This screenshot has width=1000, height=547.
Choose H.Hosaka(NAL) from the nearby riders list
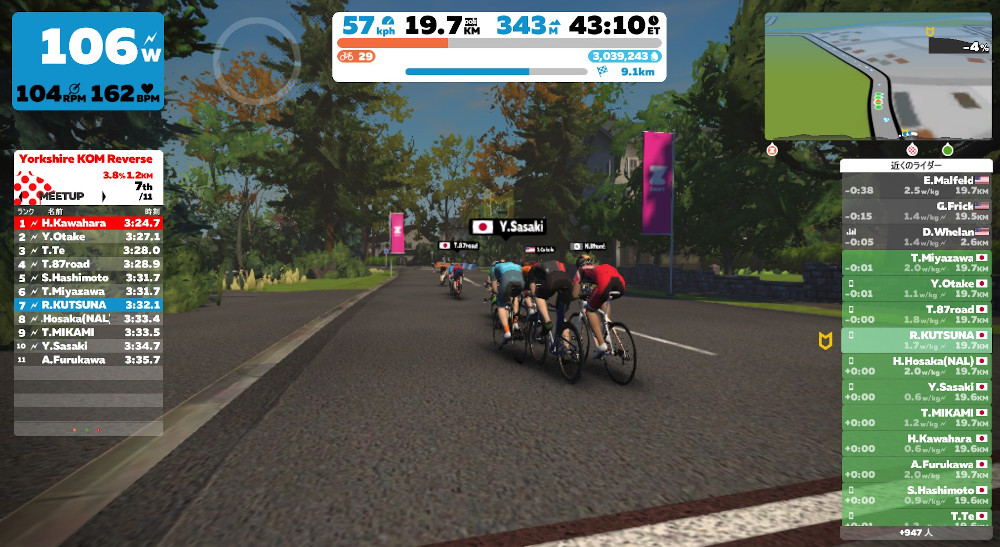point(915,366)
